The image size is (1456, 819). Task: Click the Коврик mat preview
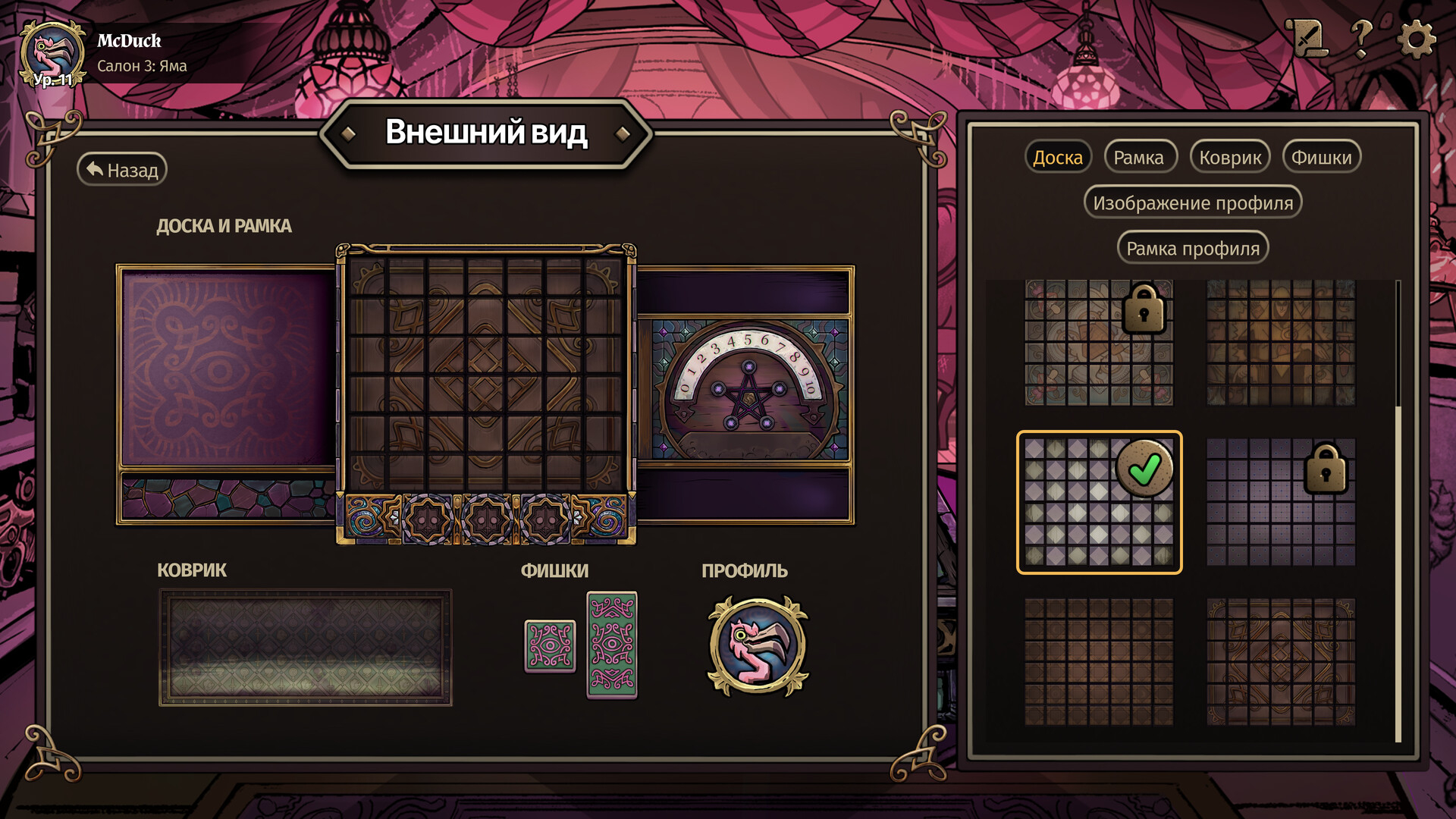(305, 648)
